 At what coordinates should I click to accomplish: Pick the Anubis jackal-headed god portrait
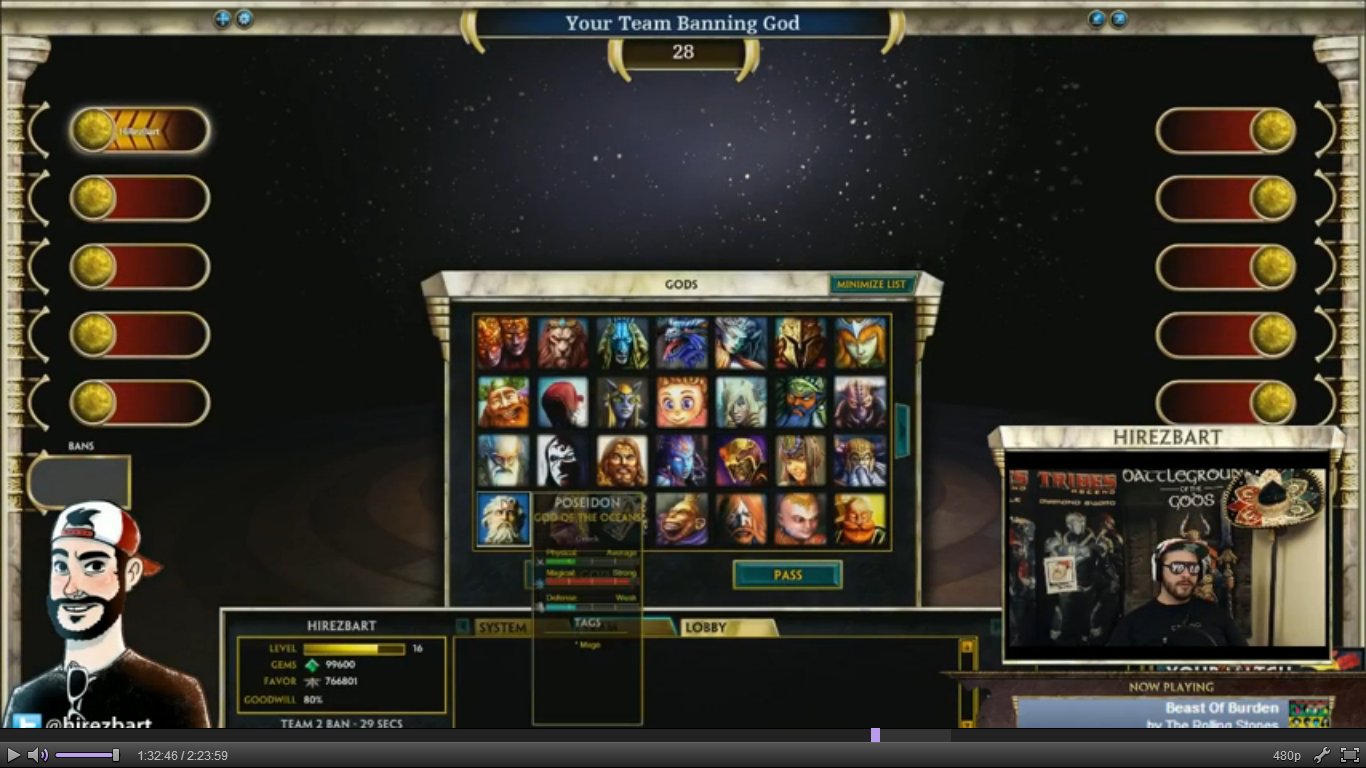tap(622, 343)
